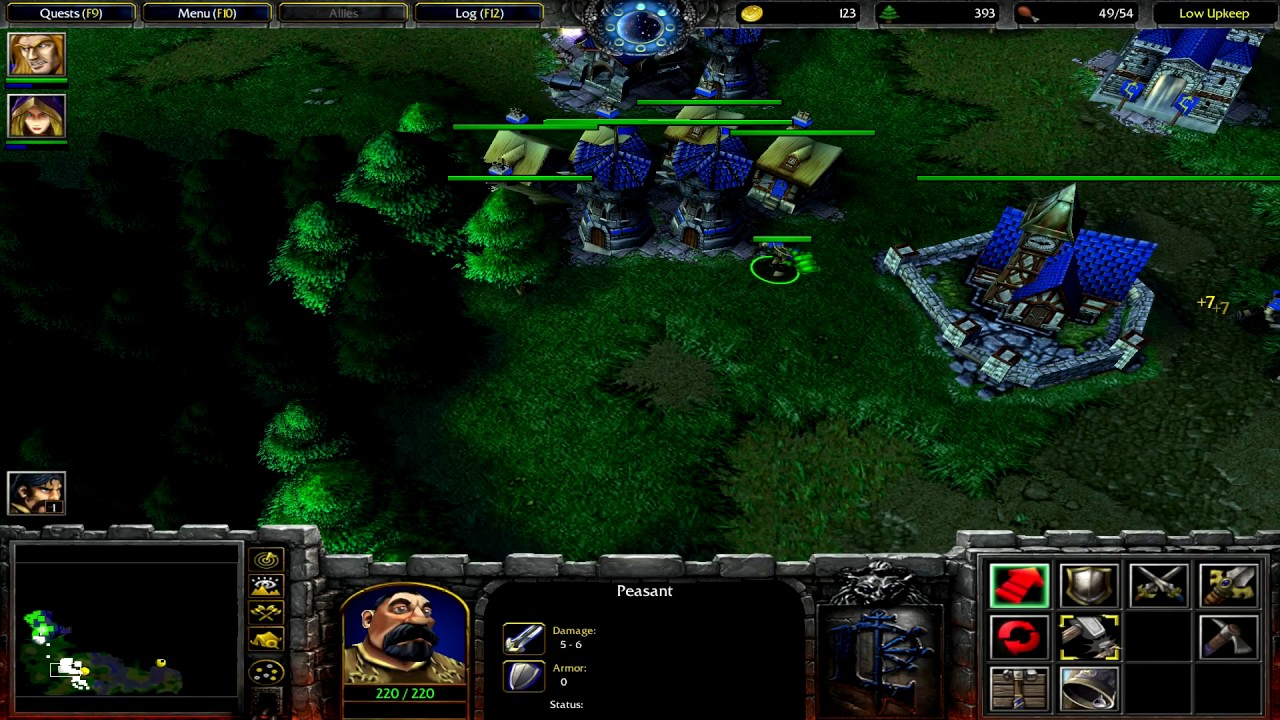
Task: Toggle creep camp display on minimap
Action: (266, 640)
